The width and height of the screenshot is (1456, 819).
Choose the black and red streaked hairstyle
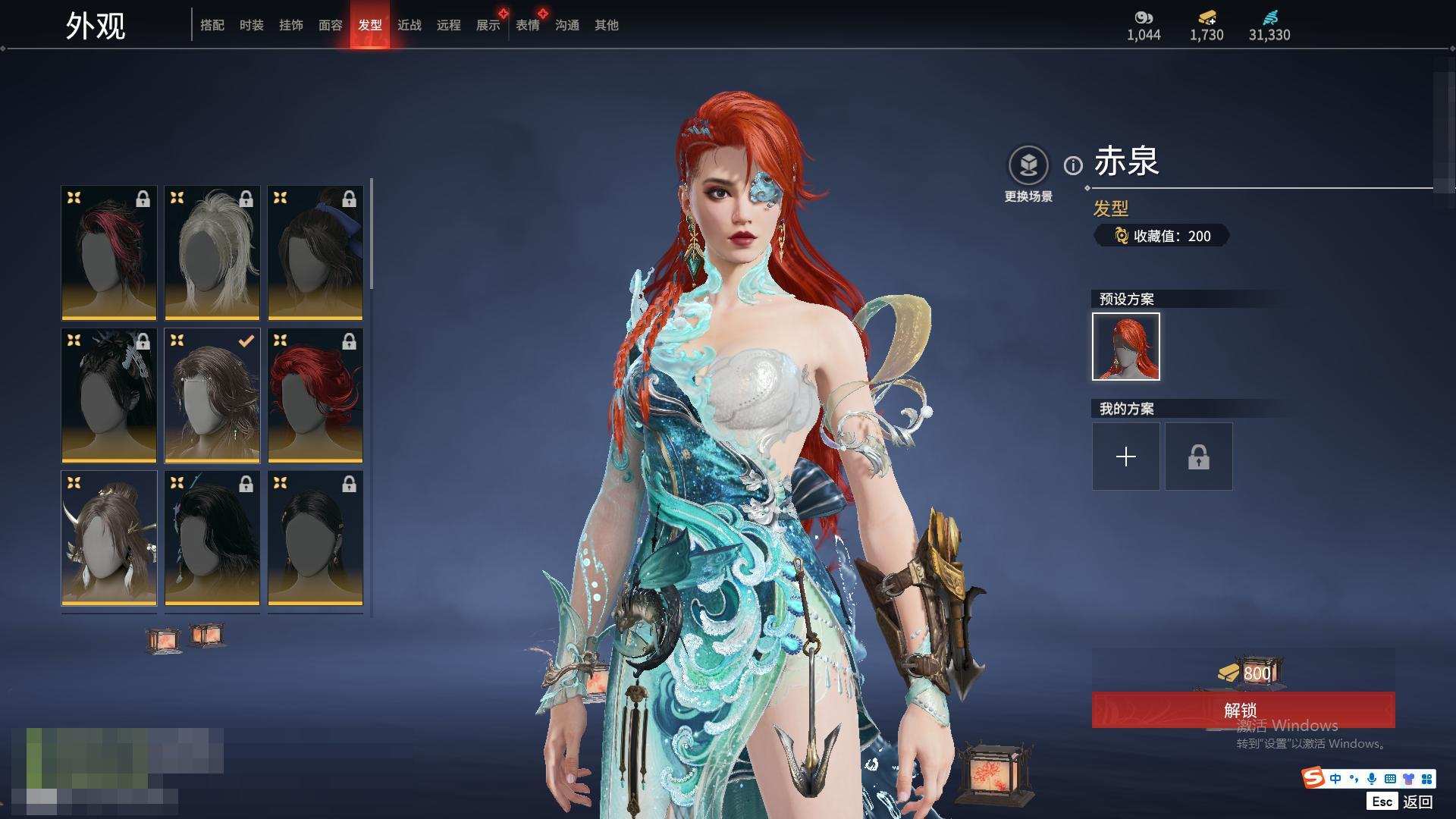pos(109,253)
